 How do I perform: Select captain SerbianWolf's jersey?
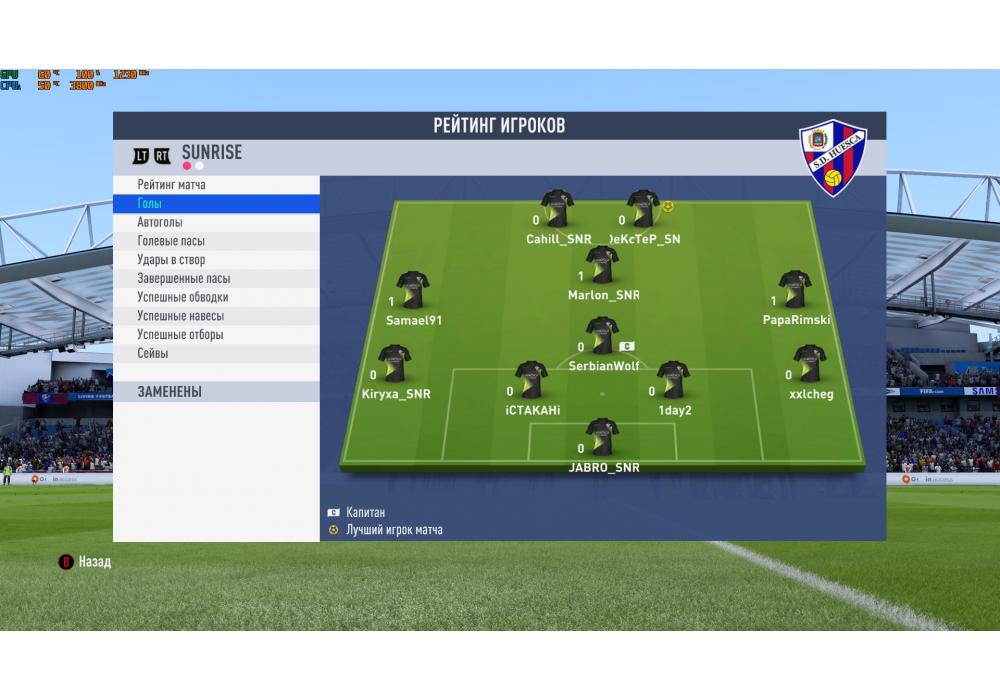point(602,336)
